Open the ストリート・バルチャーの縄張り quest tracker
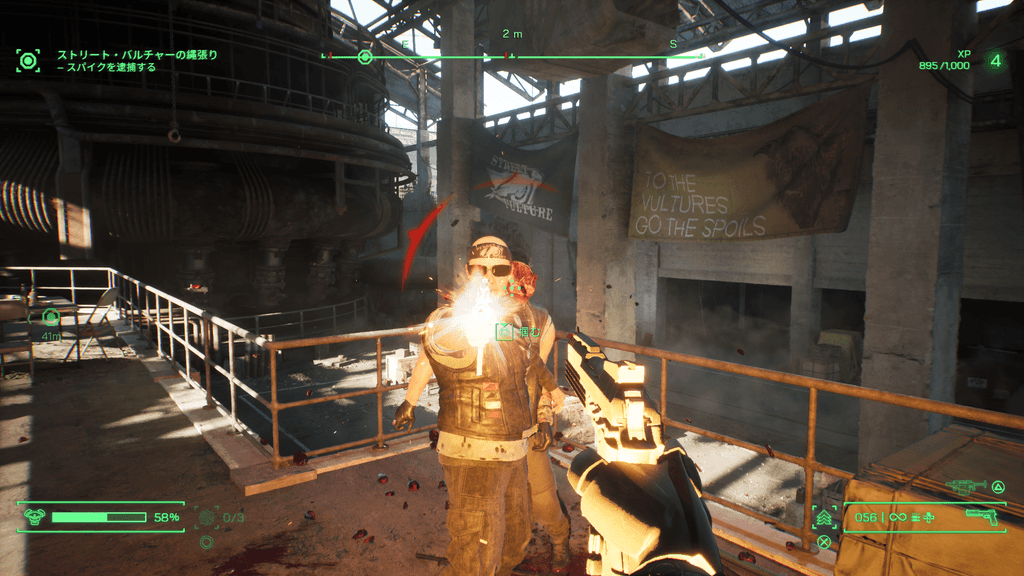This screenshot has height=576, width=1024. pyautogui.click(x=136, y=55)
